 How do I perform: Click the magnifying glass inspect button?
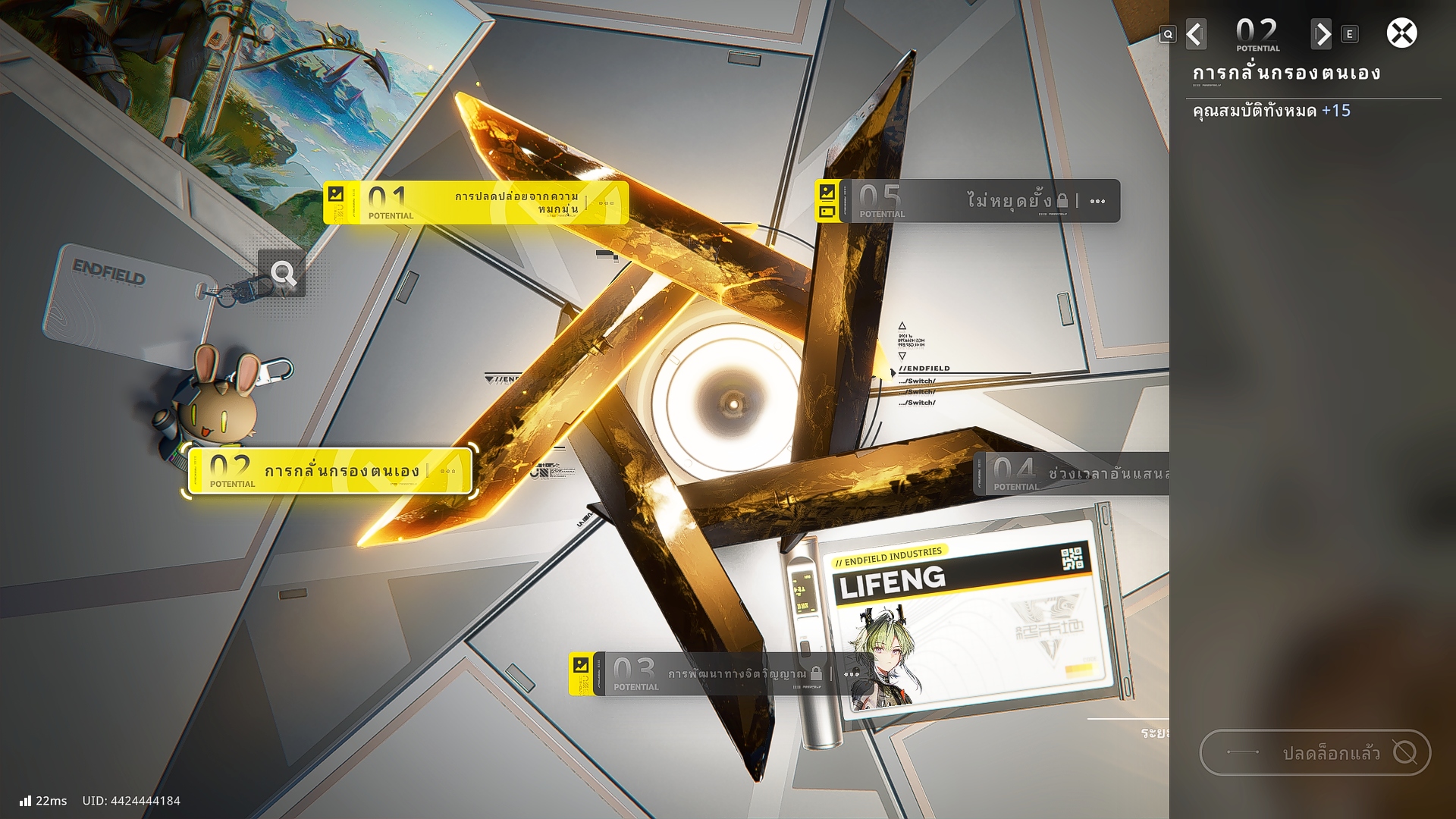[282, 273]
